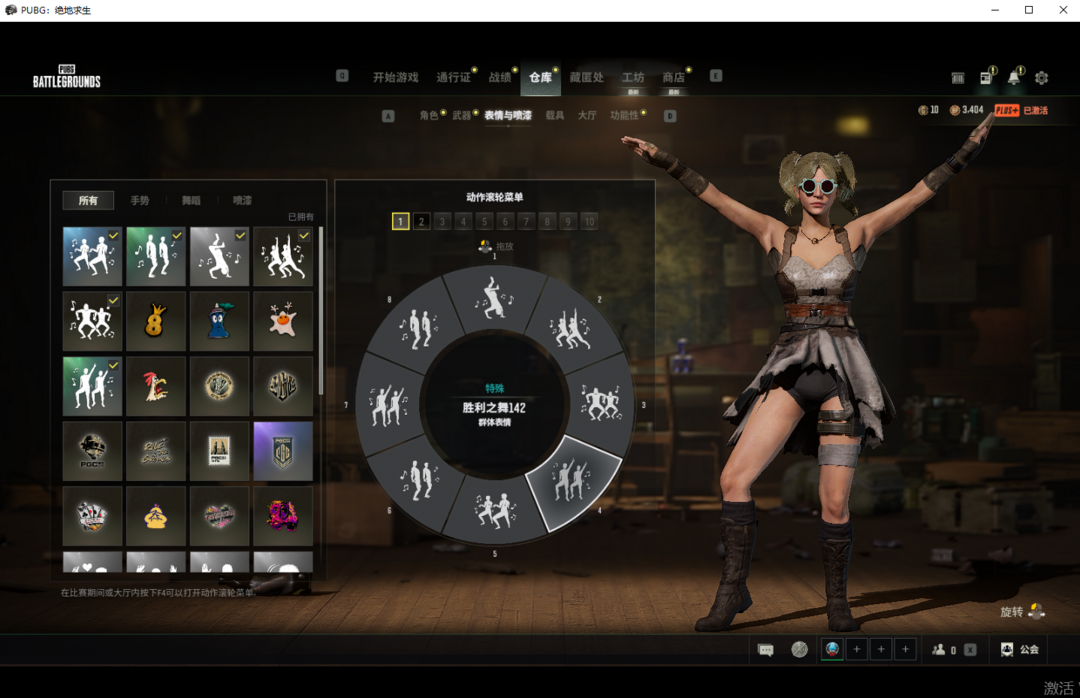Screen dimensions: 1080x698
Task: Open notifications bell icon
Action: [x=1013, y=78]
